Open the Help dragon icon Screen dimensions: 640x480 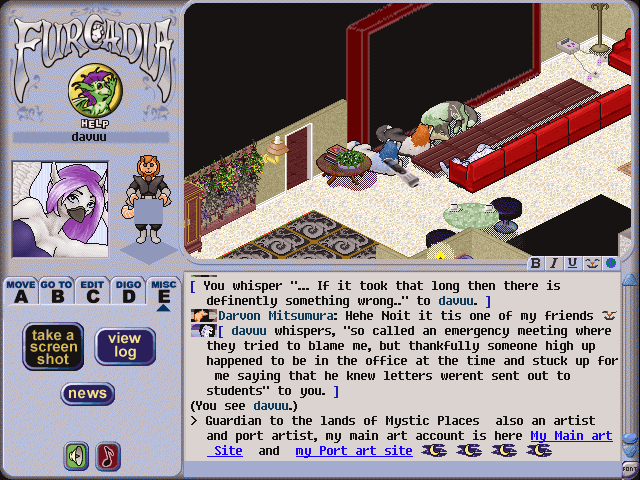[90, 92]
